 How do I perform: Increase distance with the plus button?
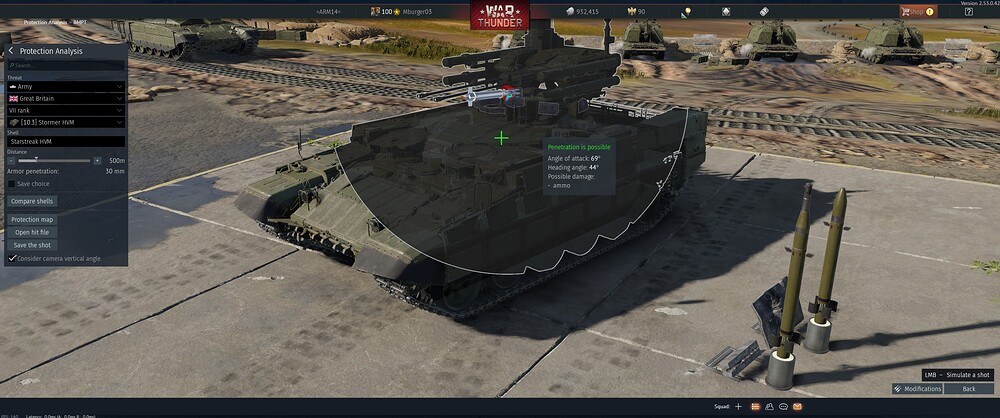(97, 160)
